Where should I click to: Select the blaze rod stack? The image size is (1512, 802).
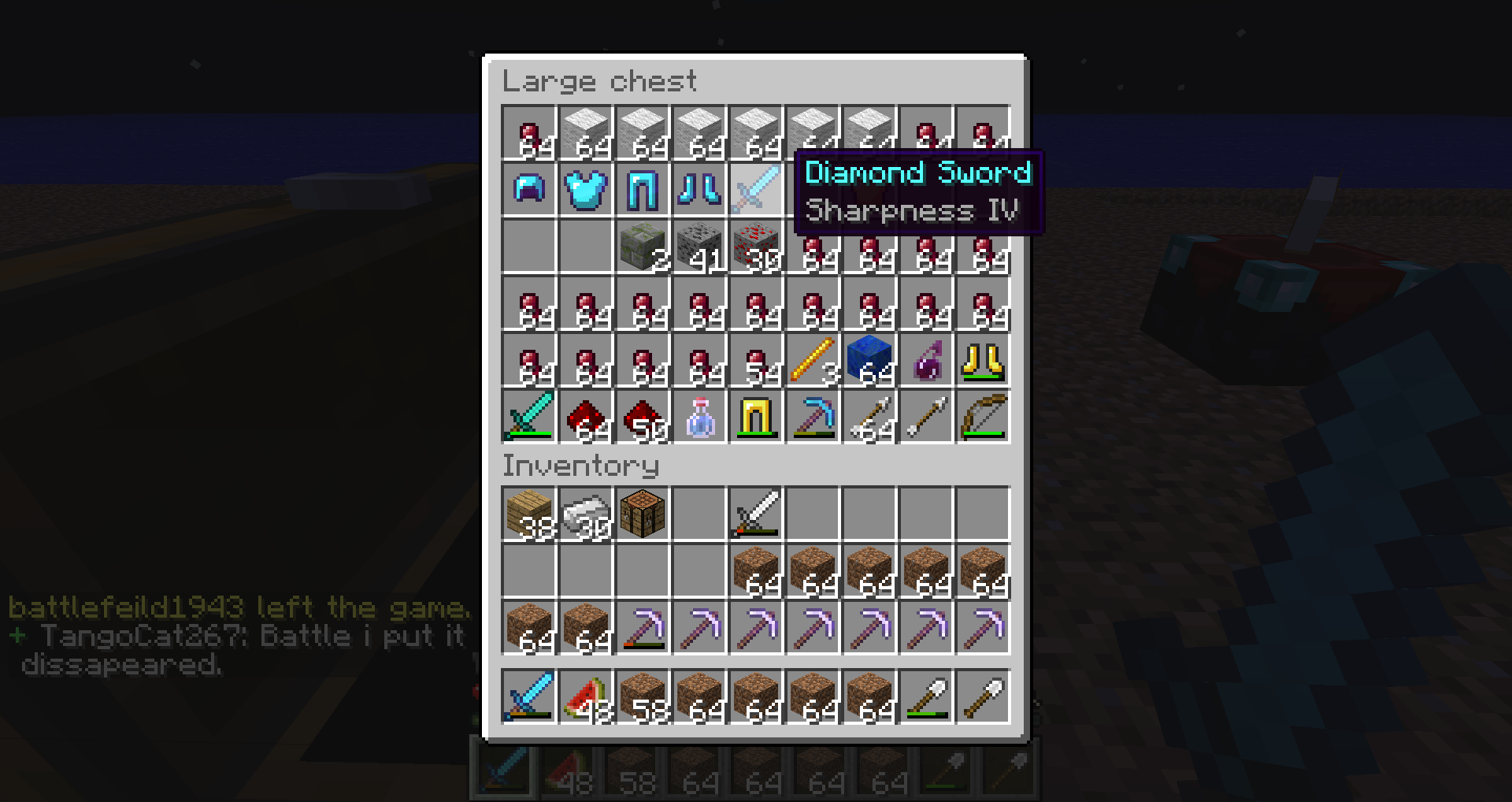click(813, 360)
